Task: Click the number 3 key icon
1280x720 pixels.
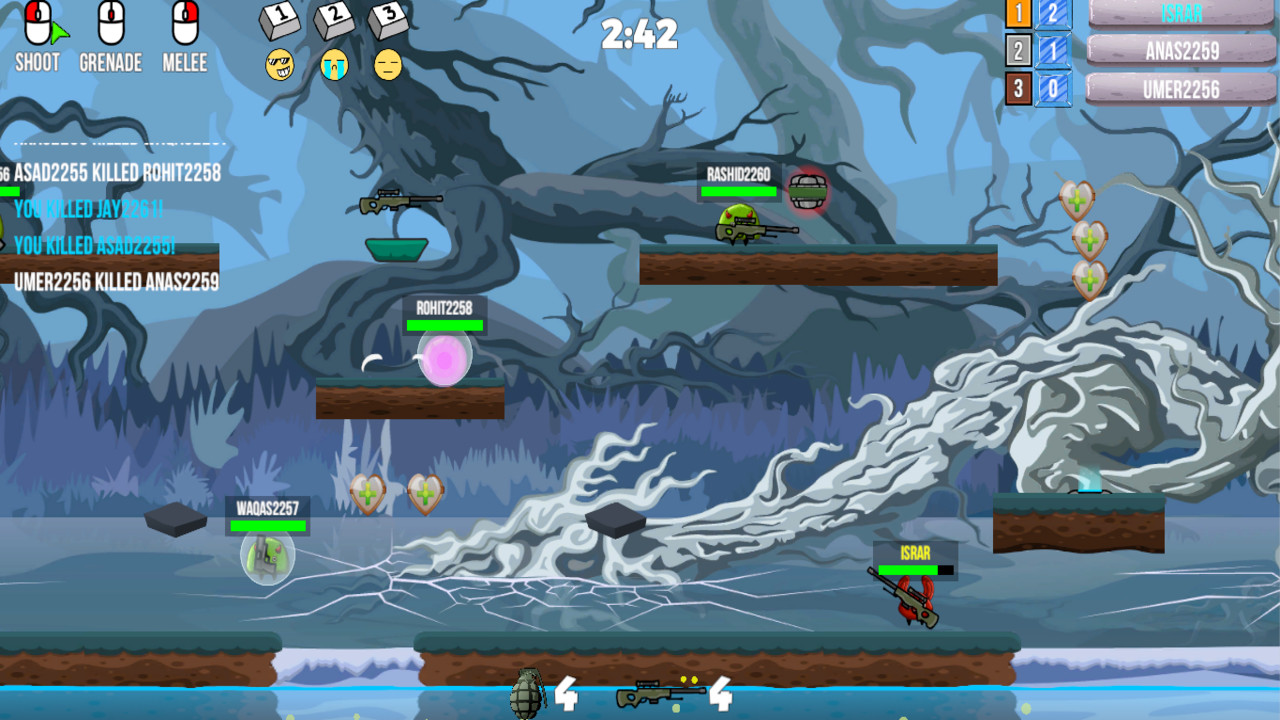Action: point(386,20)
